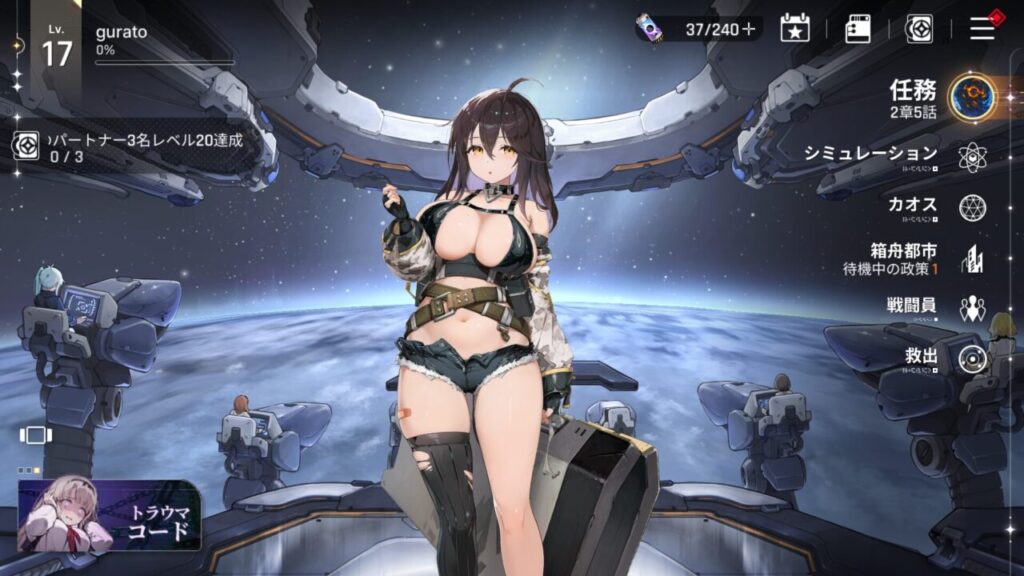The height and width of the screenshot is (576, 1024).
Task: Open the トラウマコード banner
Action: pos(109,515)
